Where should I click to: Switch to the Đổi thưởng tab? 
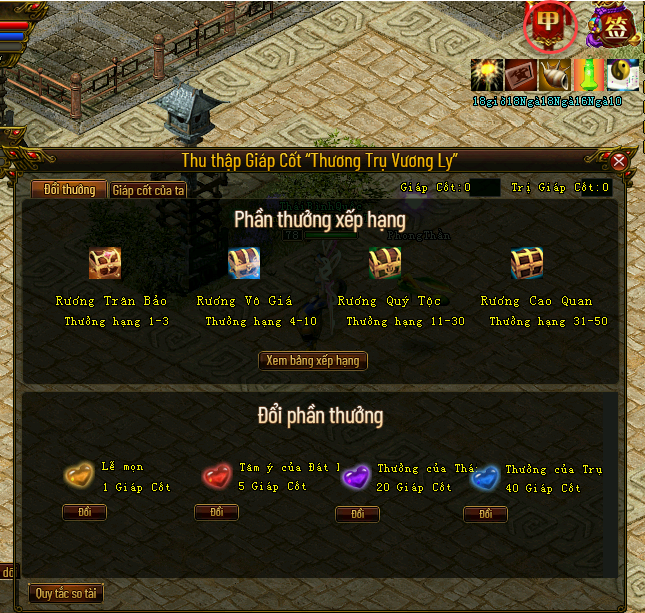click(69, 190)
